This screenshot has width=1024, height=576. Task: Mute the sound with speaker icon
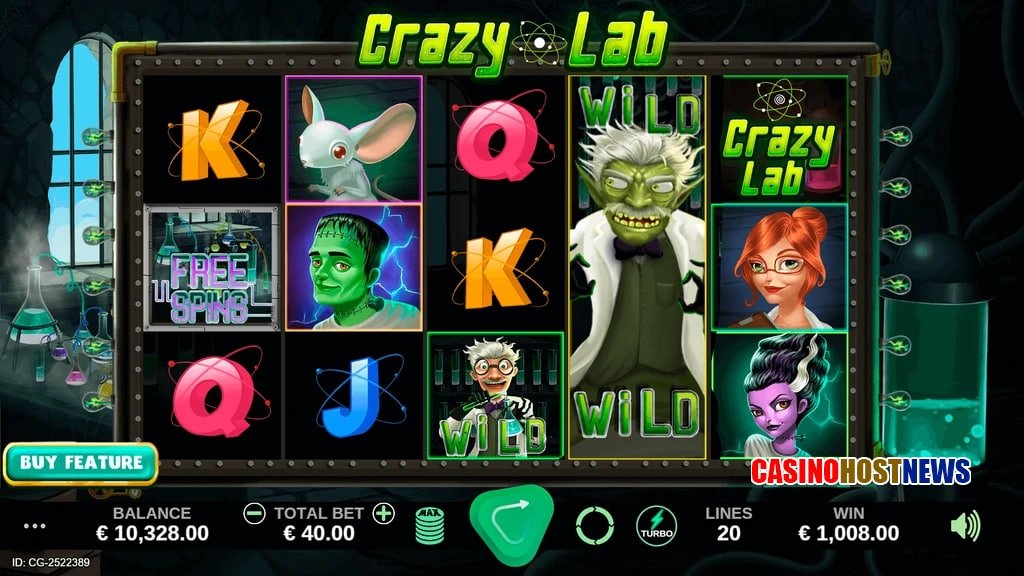(x=965, y=525)
